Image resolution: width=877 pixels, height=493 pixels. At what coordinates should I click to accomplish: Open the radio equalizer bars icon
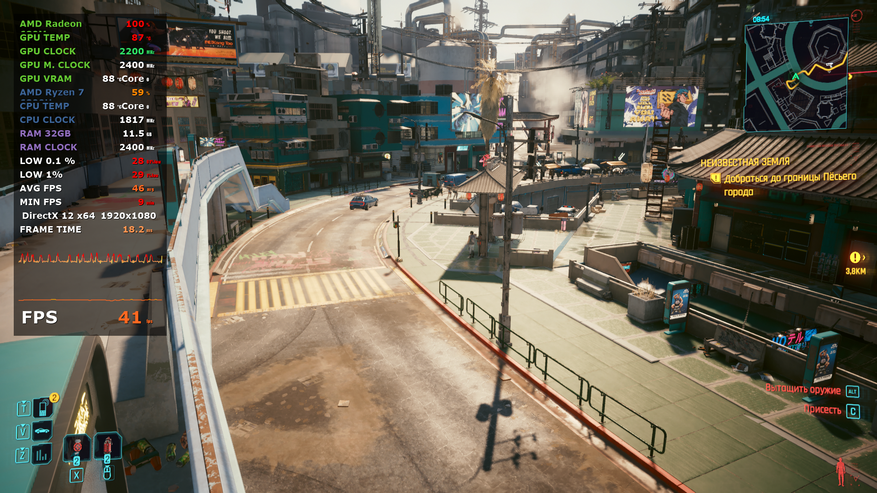[43, 454]
